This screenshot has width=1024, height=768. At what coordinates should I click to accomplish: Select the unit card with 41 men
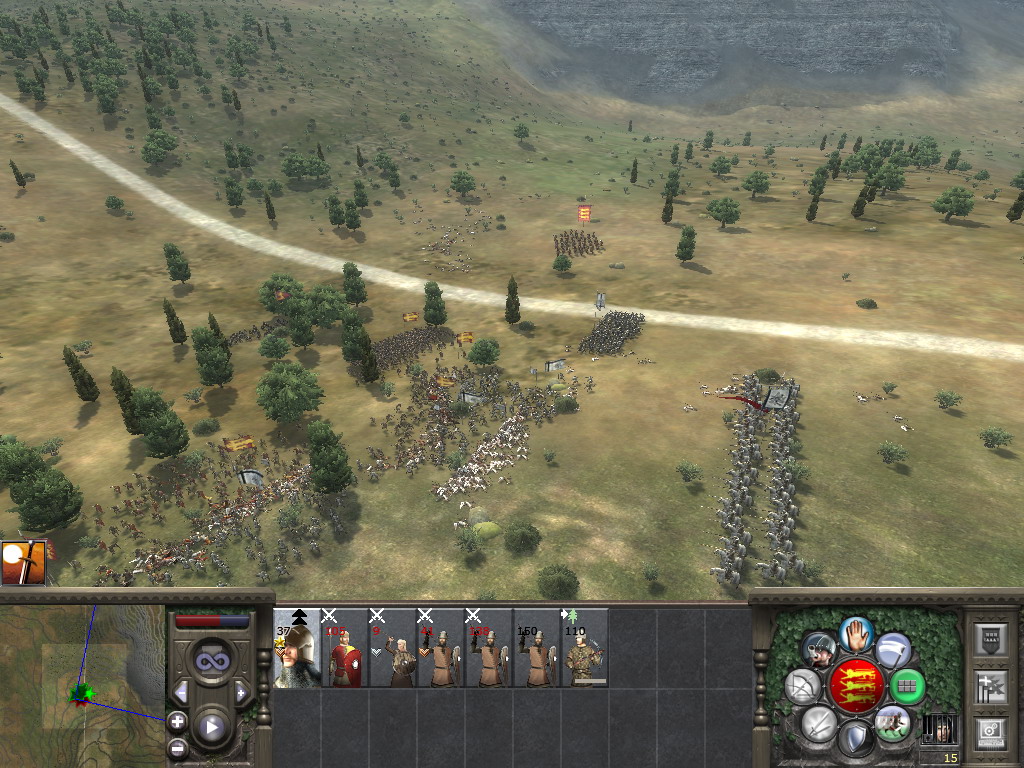(441, 648)
